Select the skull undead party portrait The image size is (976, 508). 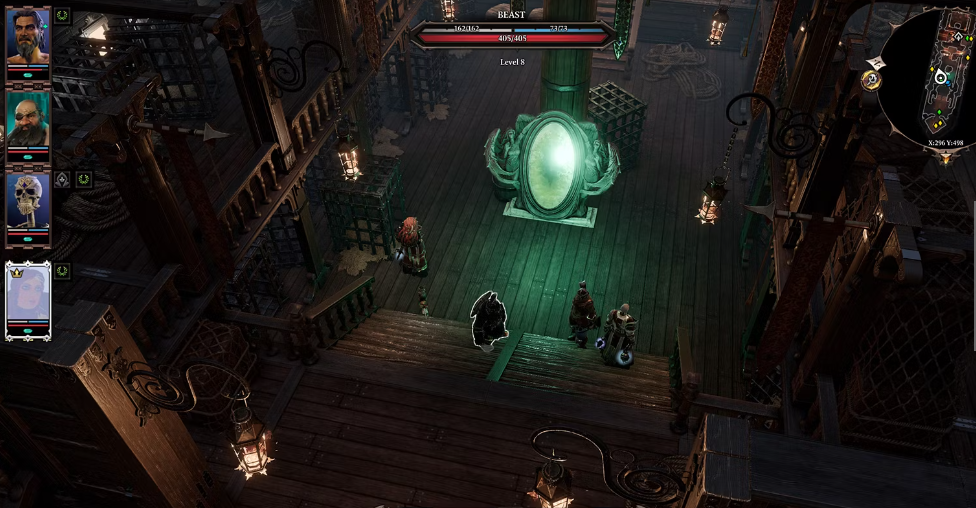(28, 200)
